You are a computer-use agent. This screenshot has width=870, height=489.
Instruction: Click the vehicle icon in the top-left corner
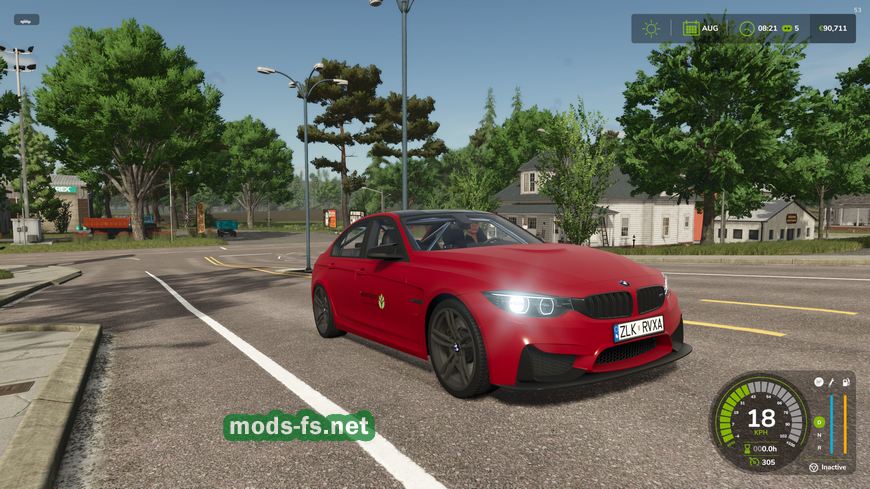point(26,19)
